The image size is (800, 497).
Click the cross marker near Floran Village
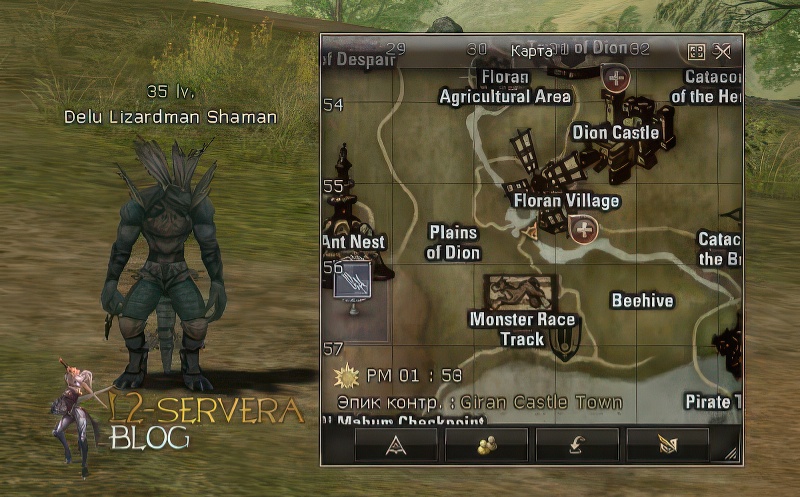584,231
